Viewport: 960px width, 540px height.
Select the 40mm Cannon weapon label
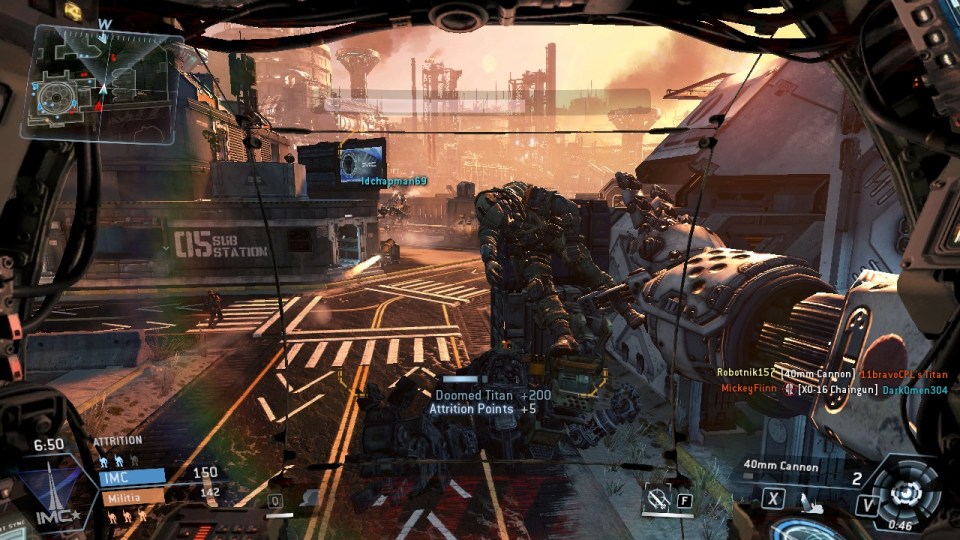(780, 466)
